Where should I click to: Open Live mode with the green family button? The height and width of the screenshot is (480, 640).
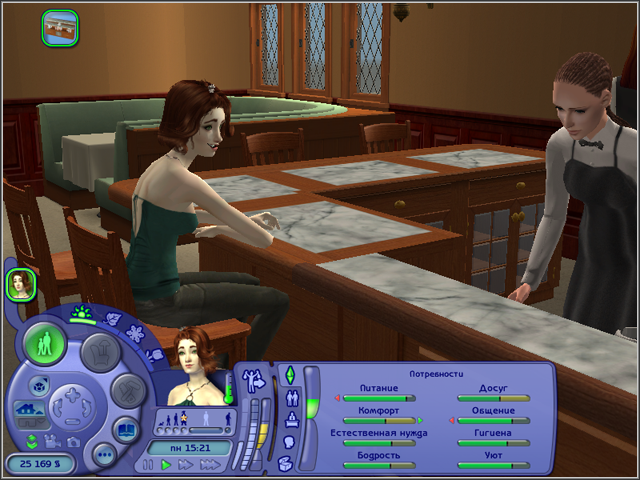[x=45, y=345]
